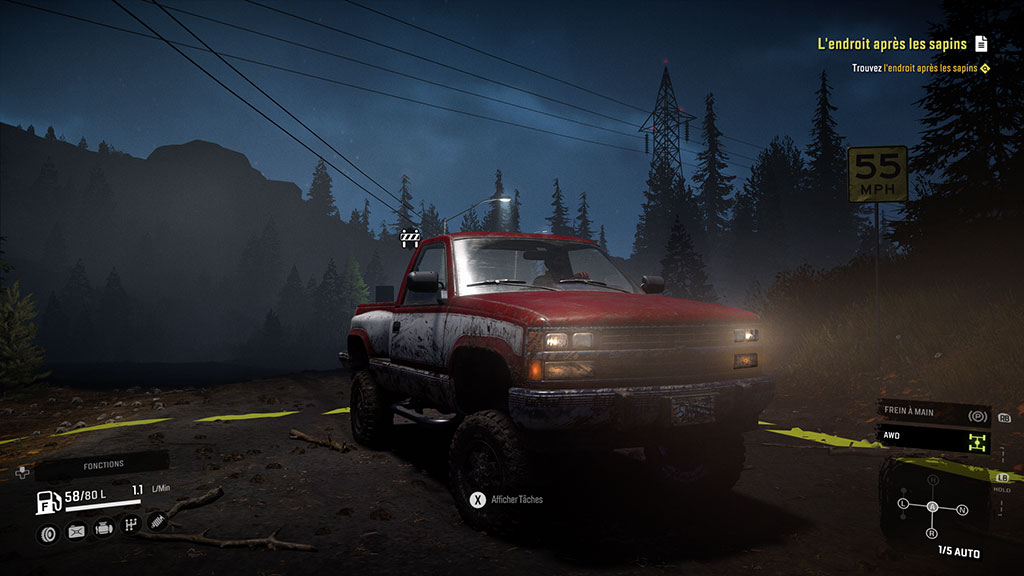Select the N neutral gear

pyautogui.click(x=962, y=509)
